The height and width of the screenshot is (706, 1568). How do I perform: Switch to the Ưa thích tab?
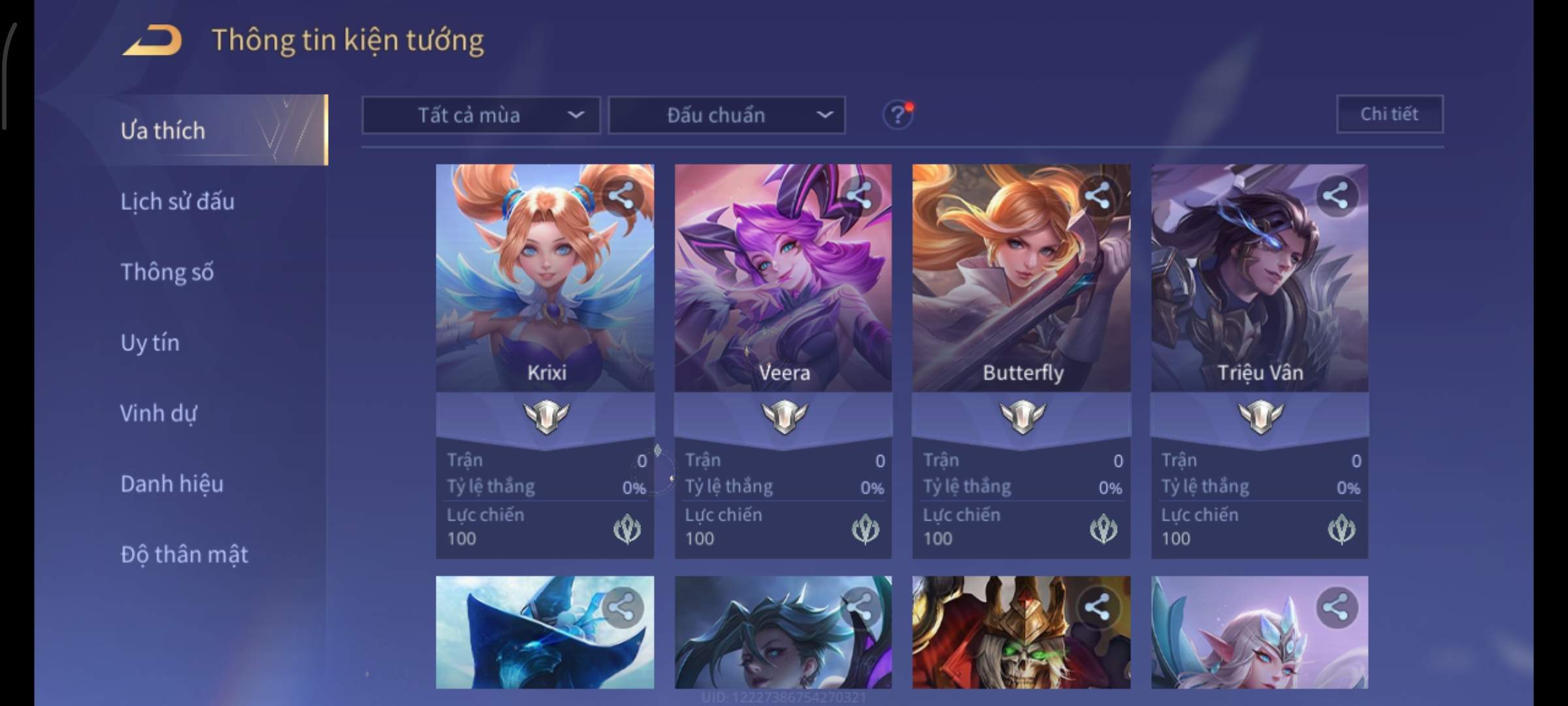[163, 131]
